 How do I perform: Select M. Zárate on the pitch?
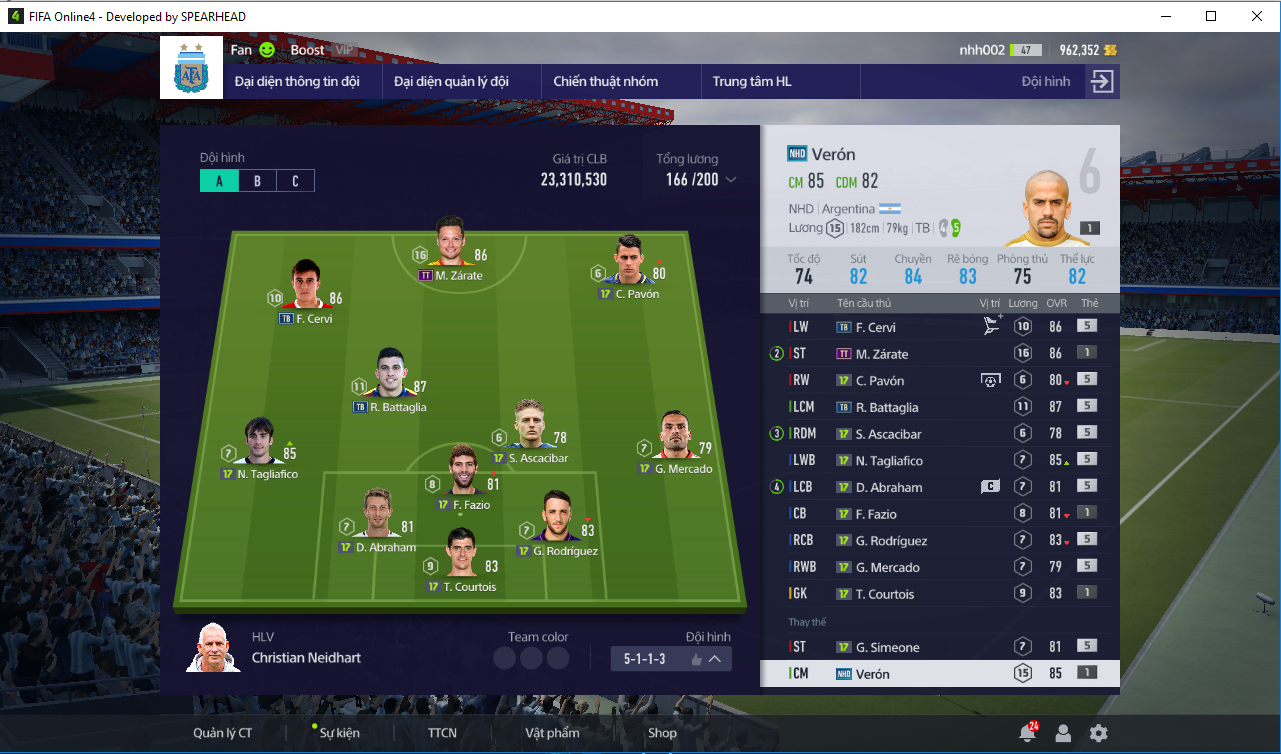click(x=450, y=238)
